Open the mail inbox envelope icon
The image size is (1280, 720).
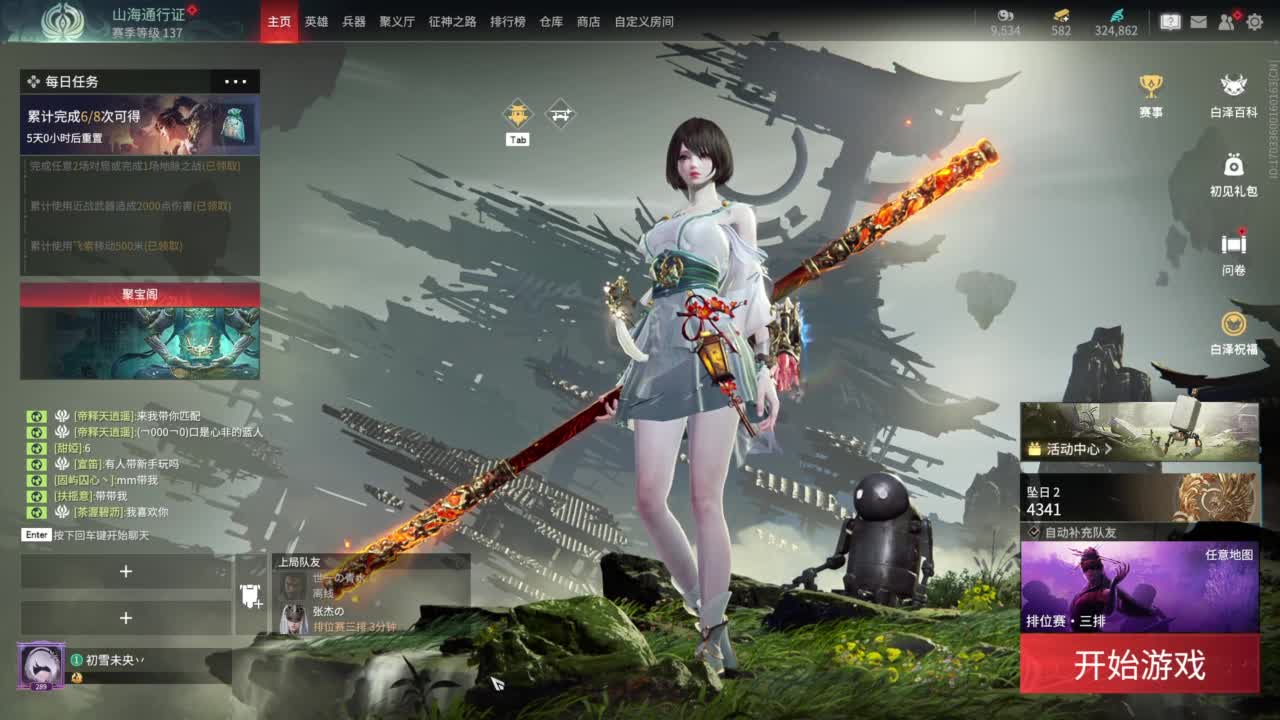[1199, 21]
